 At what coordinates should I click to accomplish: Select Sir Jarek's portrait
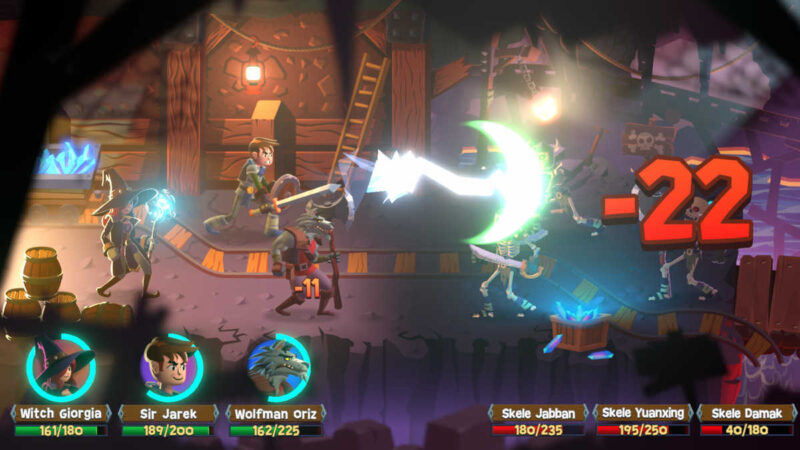click(168, 367)
